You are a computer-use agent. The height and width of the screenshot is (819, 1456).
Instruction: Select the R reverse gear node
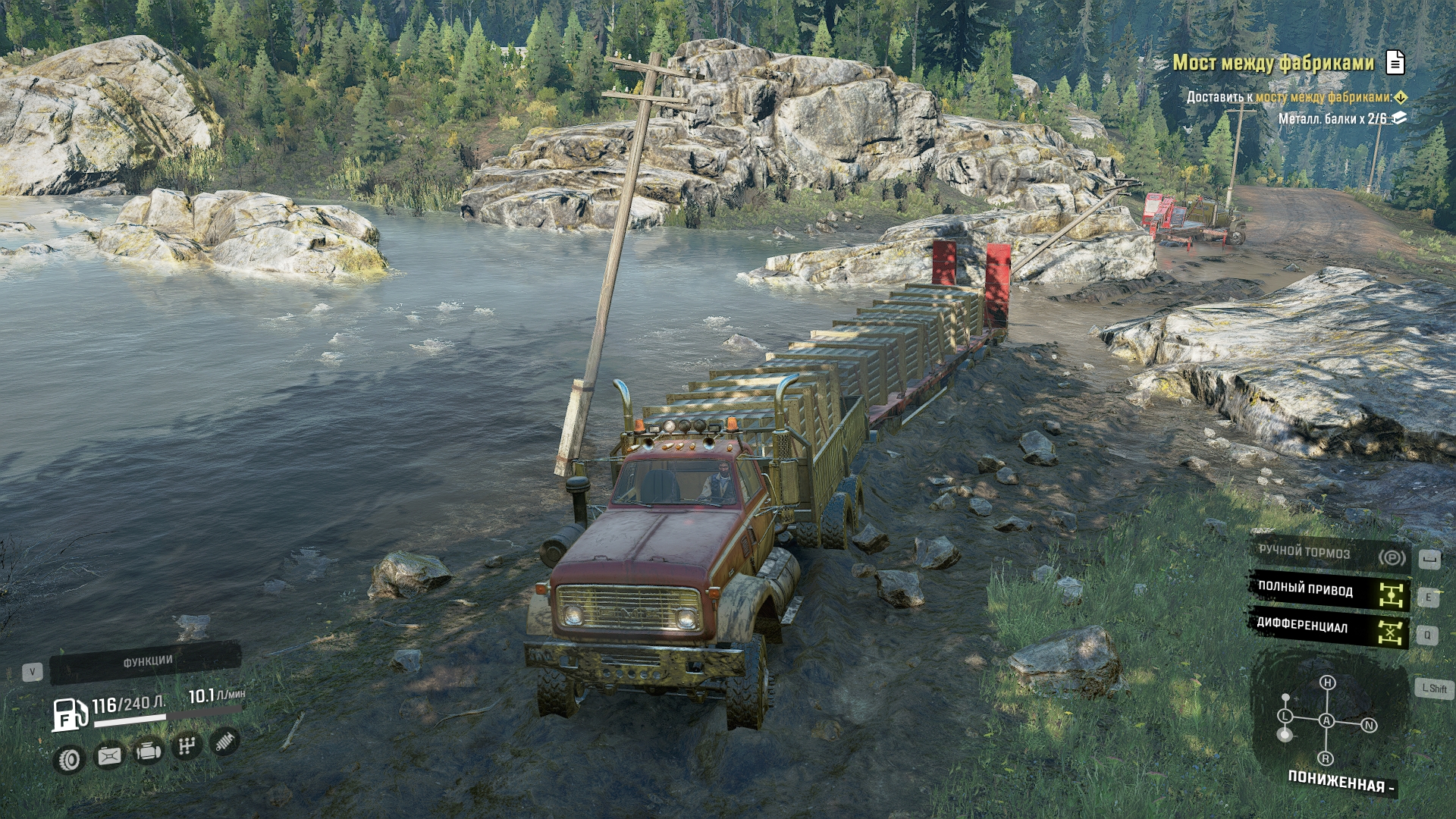click(x=1326, y=758)
